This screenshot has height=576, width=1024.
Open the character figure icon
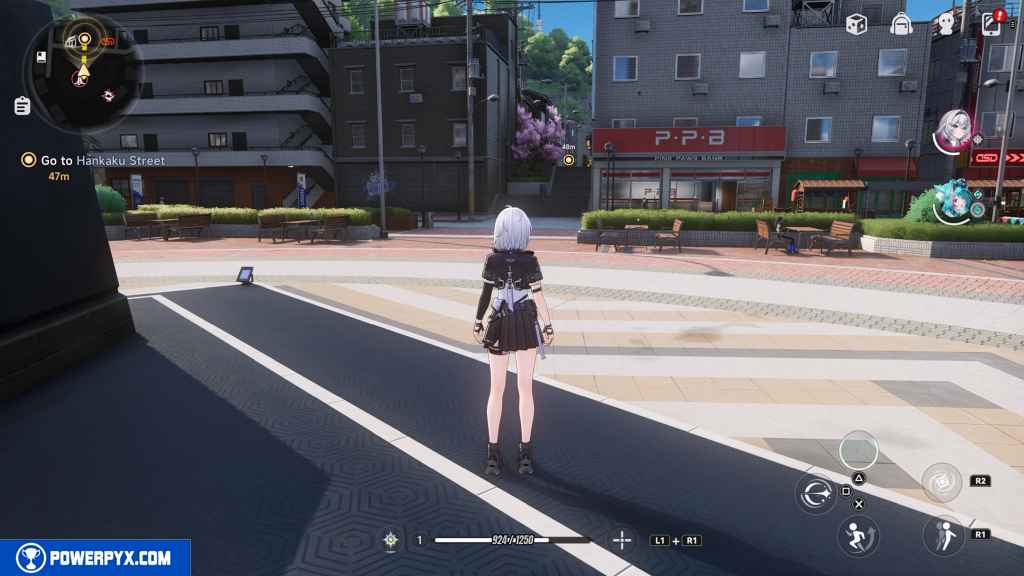point(946,23)
